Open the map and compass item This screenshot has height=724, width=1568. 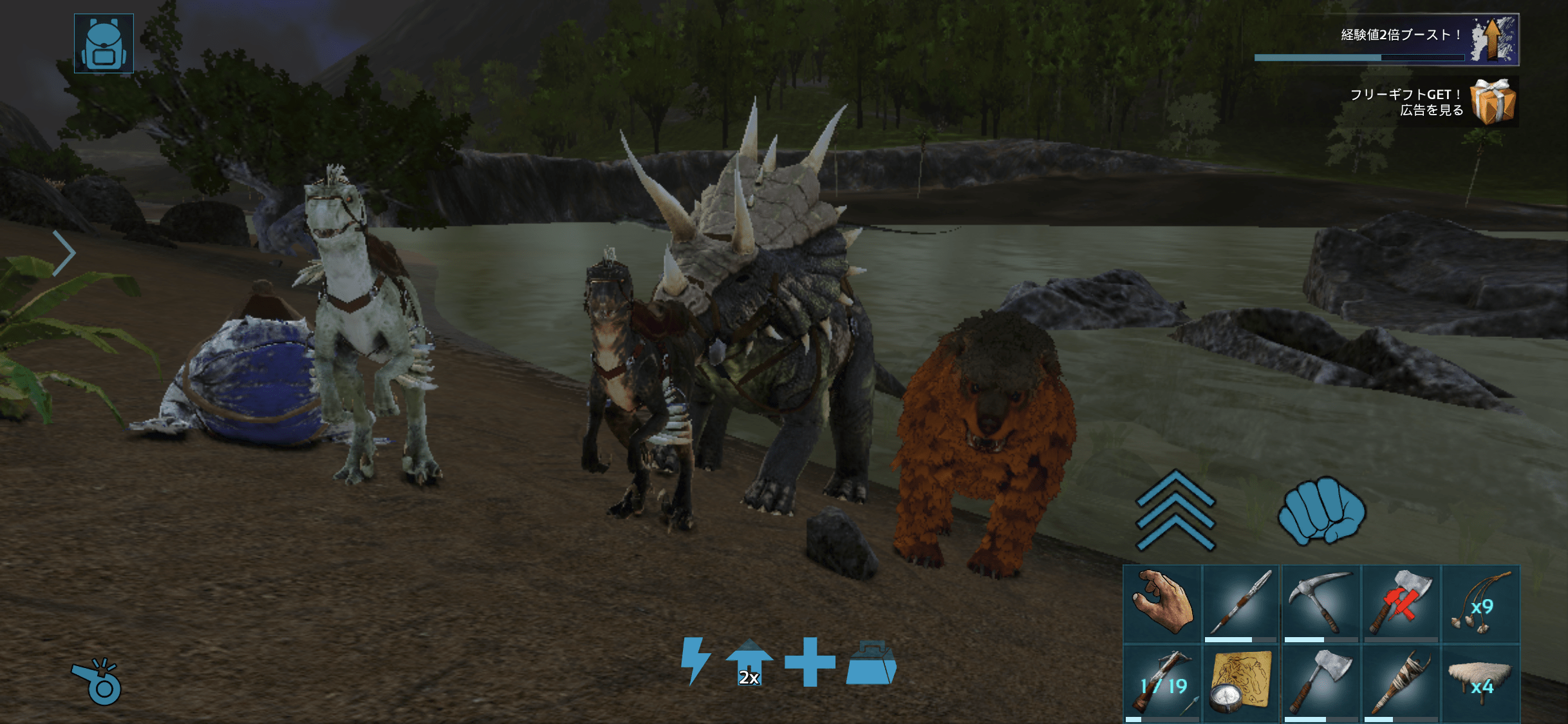coord(1242,683)
